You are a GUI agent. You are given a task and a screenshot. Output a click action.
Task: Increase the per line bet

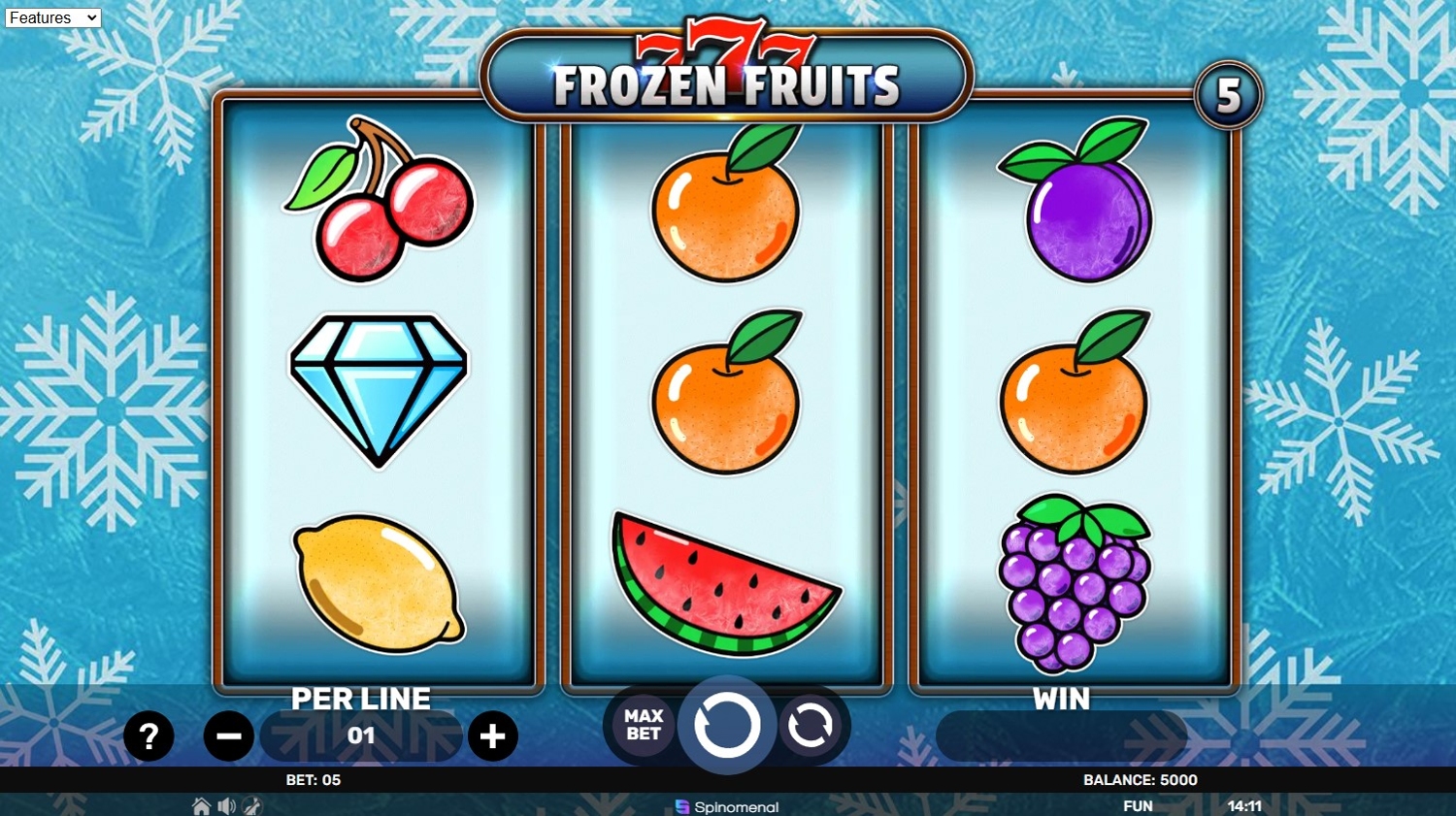pyautogui.click(x=492, y=736)
